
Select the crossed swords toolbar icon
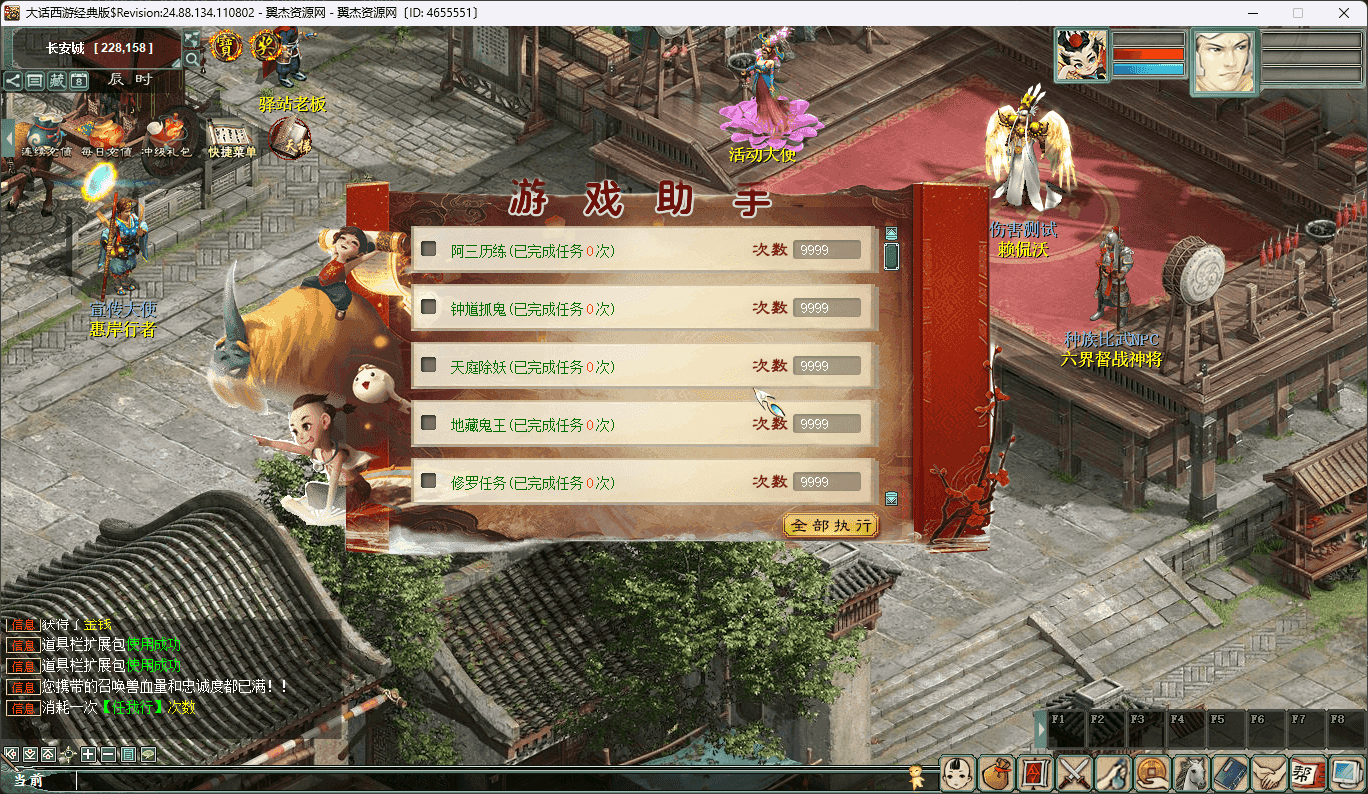click(x=1074, y=773)
